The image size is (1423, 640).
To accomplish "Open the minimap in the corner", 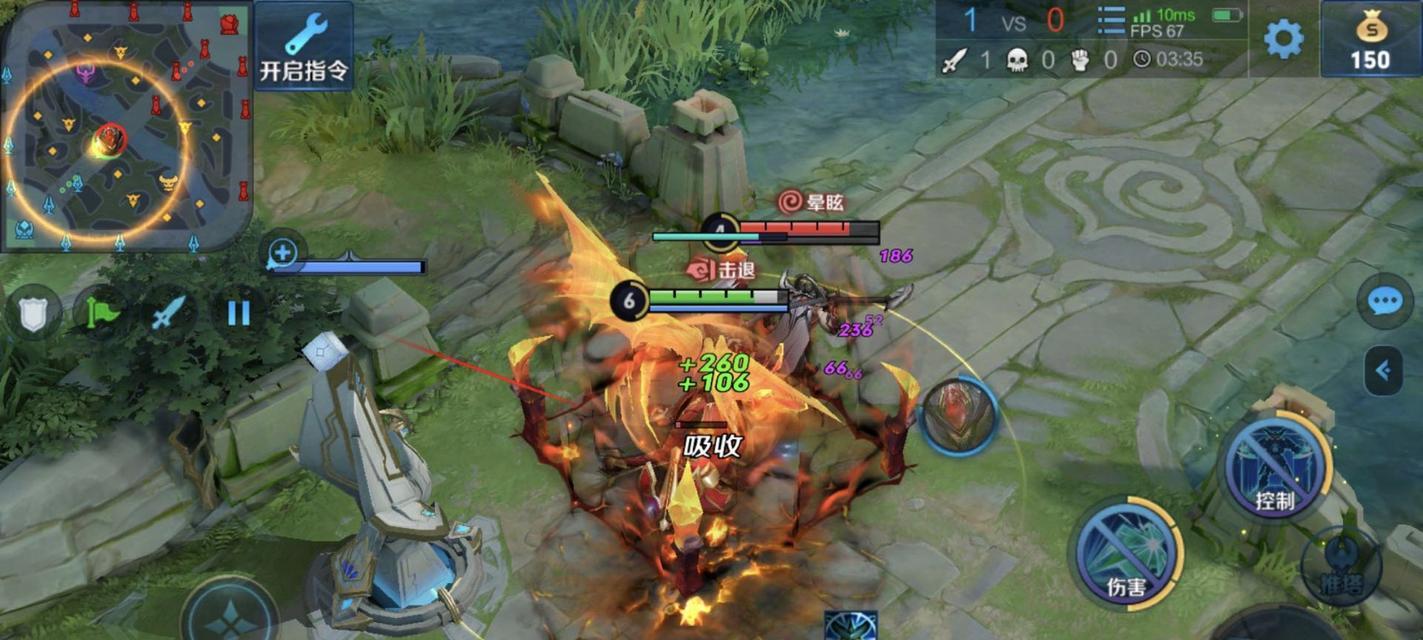I will [125, 125].
